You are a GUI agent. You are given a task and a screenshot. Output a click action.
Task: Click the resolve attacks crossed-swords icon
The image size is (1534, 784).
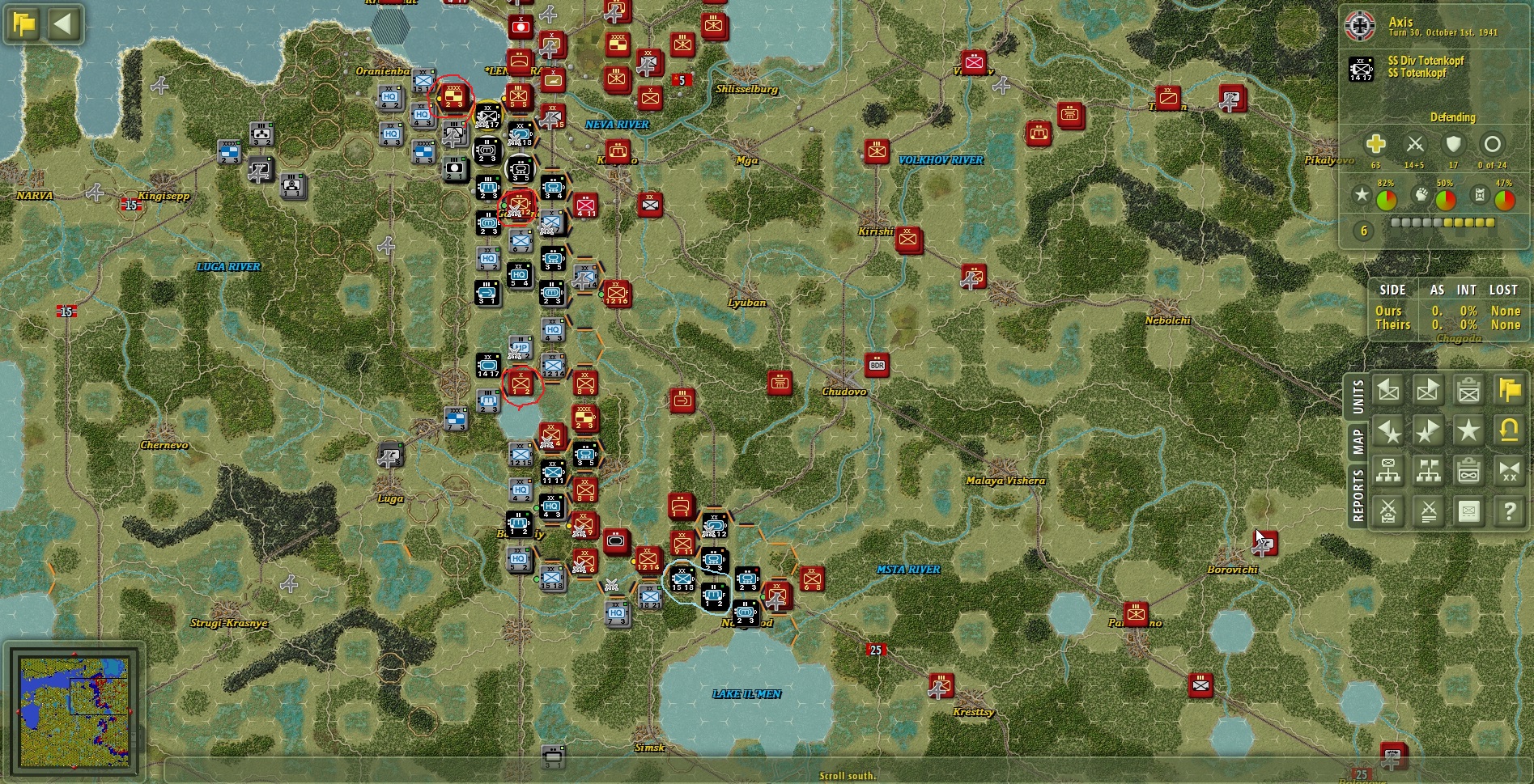pos(1427,511)
